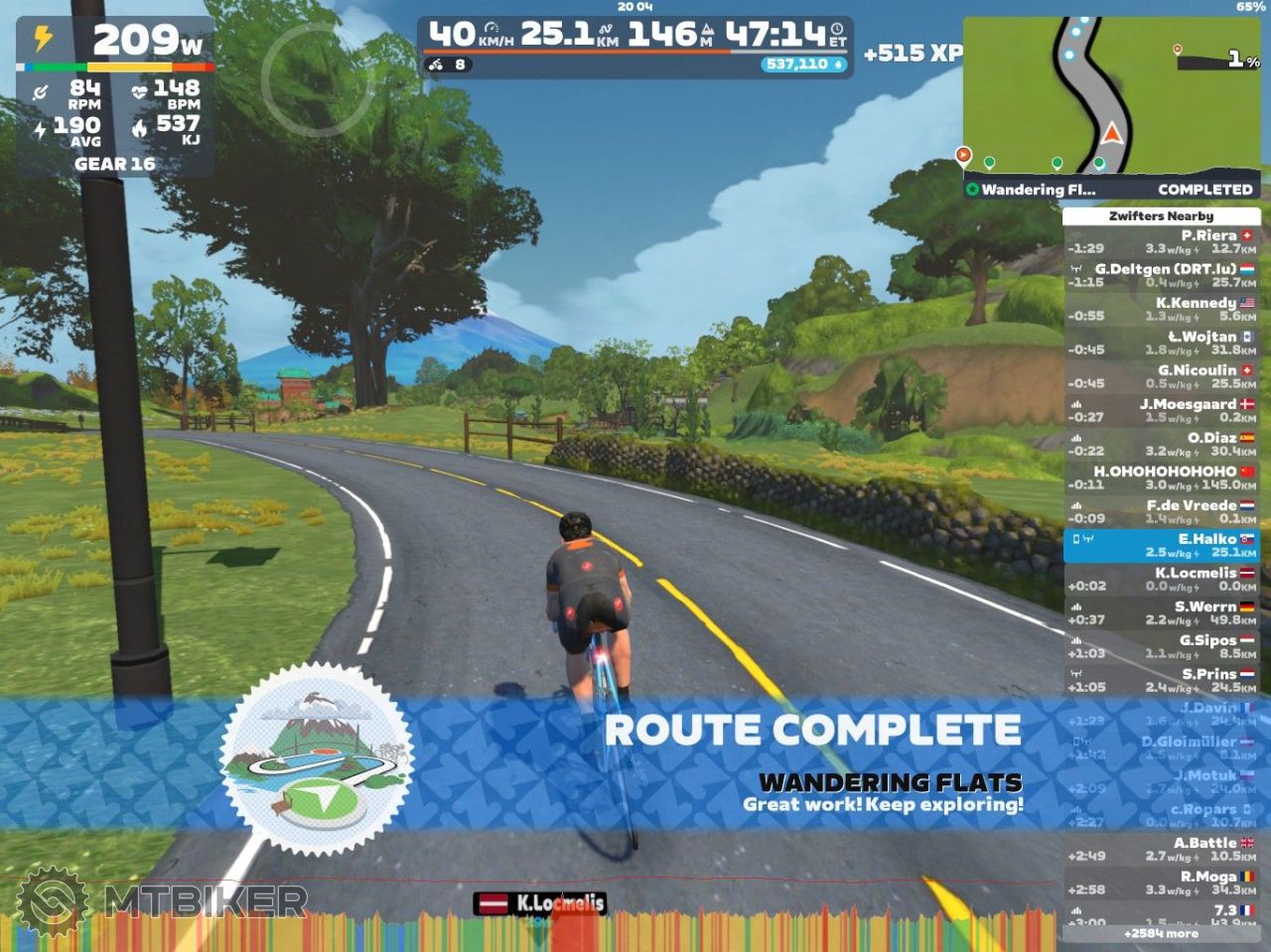Select the S.Prins rider row
Screen dimensions: 1271x952
[1161, 681]
